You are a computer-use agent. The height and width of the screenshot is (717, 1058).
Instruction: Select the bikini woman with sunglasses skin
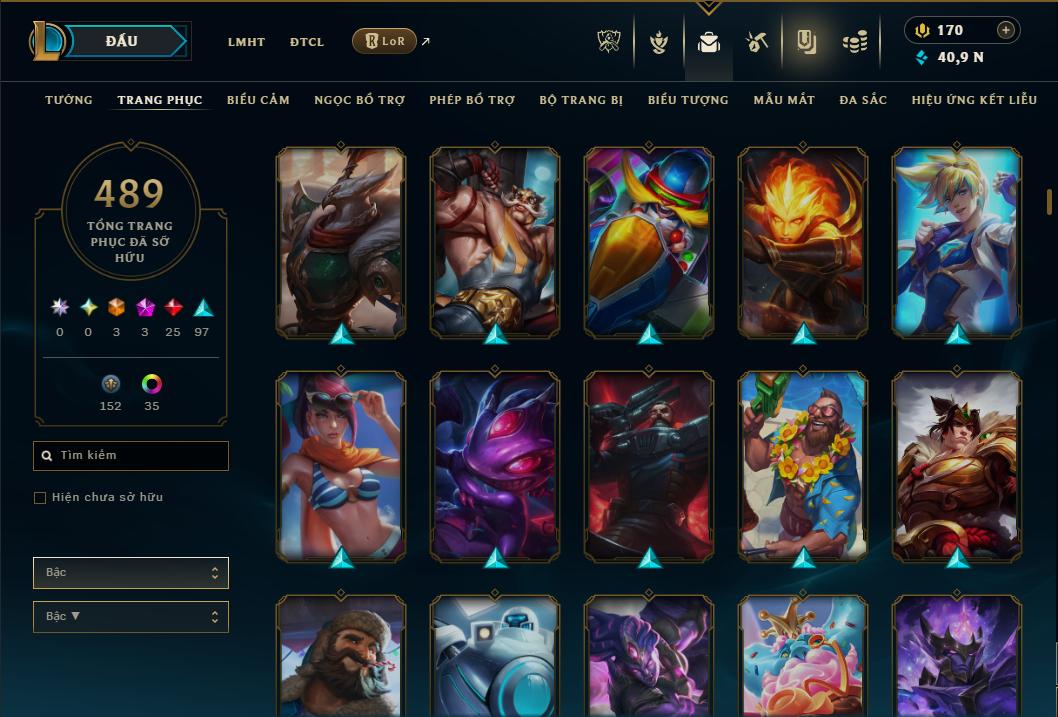point(341,465)
